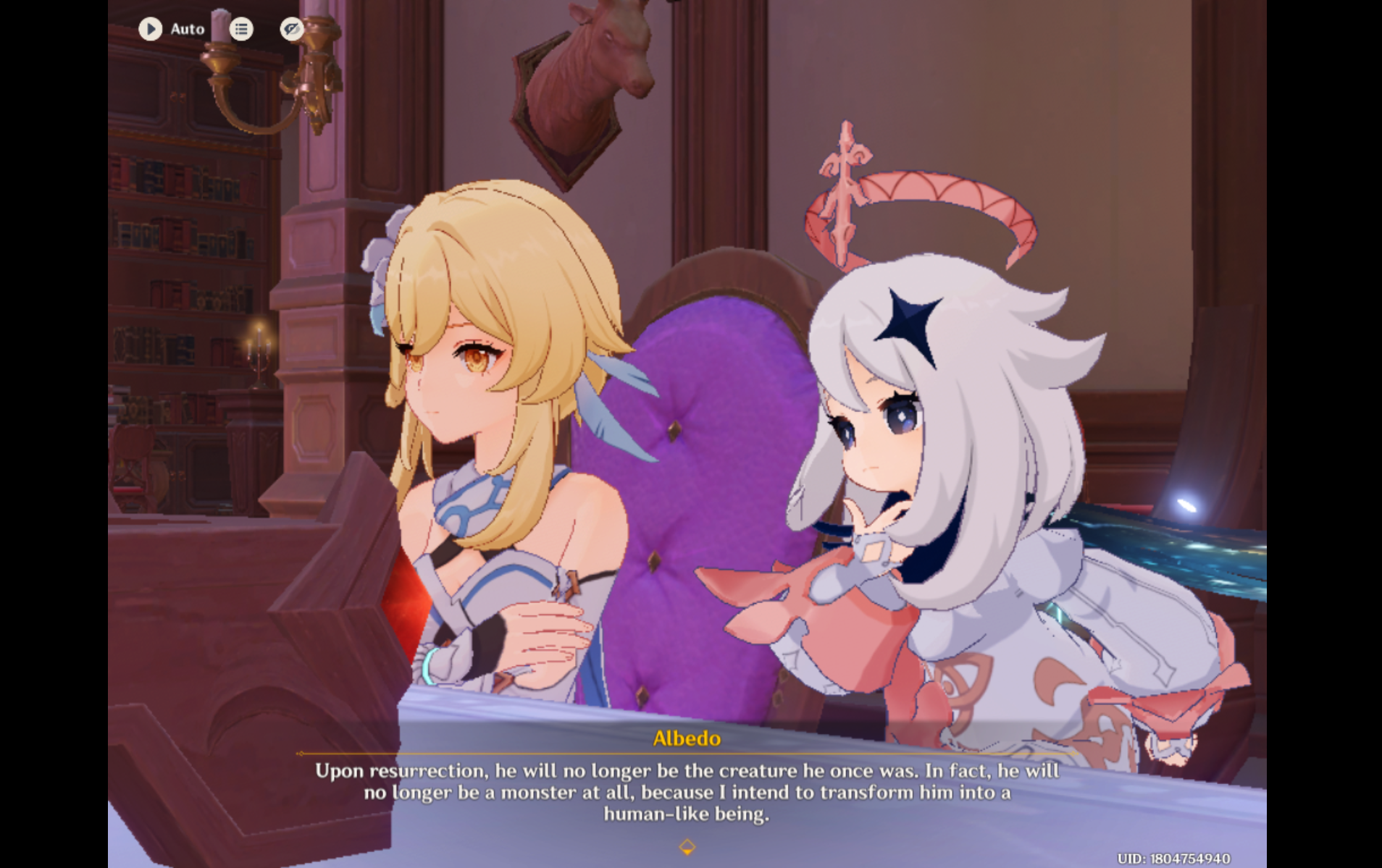Select the circular play button beside Auto
Viewport: 1382px width, 868px height.
click(x=151, y=30)
